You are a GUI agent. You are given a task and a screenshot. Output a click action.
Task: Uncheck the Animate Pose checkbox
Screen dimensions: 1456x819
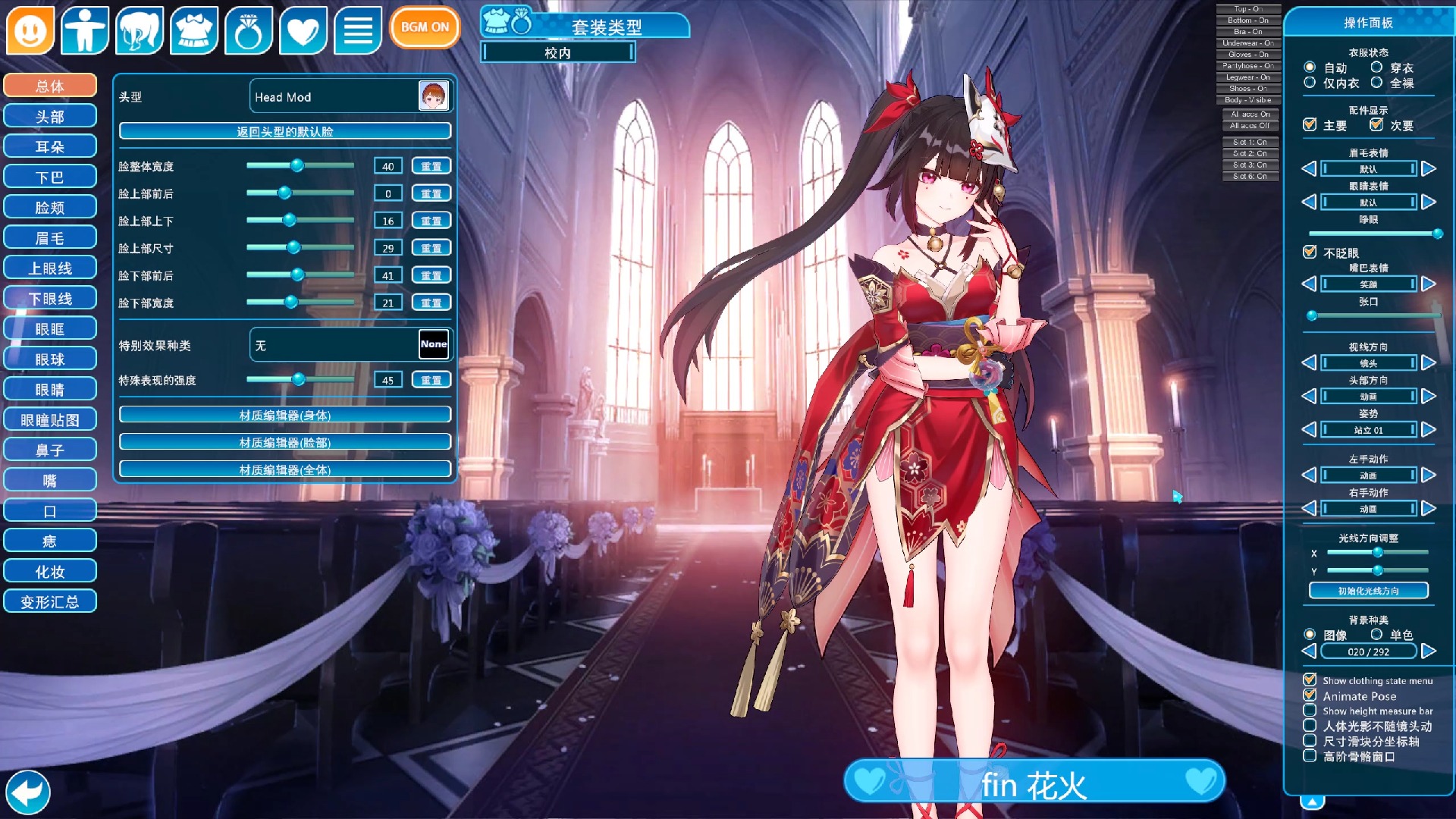coord(1310,695)
